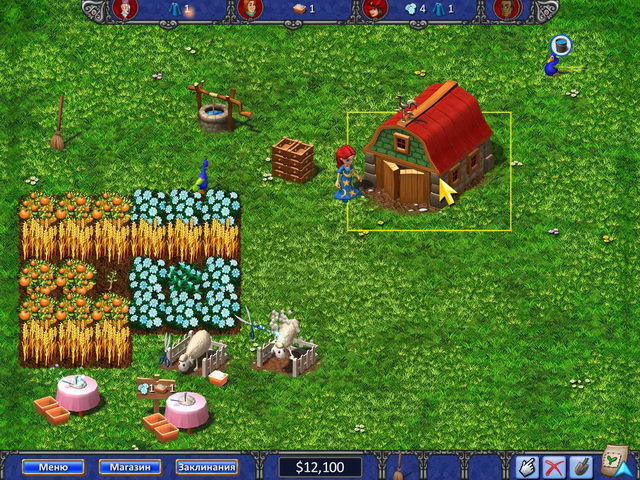Image resolution: width=640 pixels, height=480 pixels.
Task: Select the red-hat customer portrait
Action: coord(375,9)
